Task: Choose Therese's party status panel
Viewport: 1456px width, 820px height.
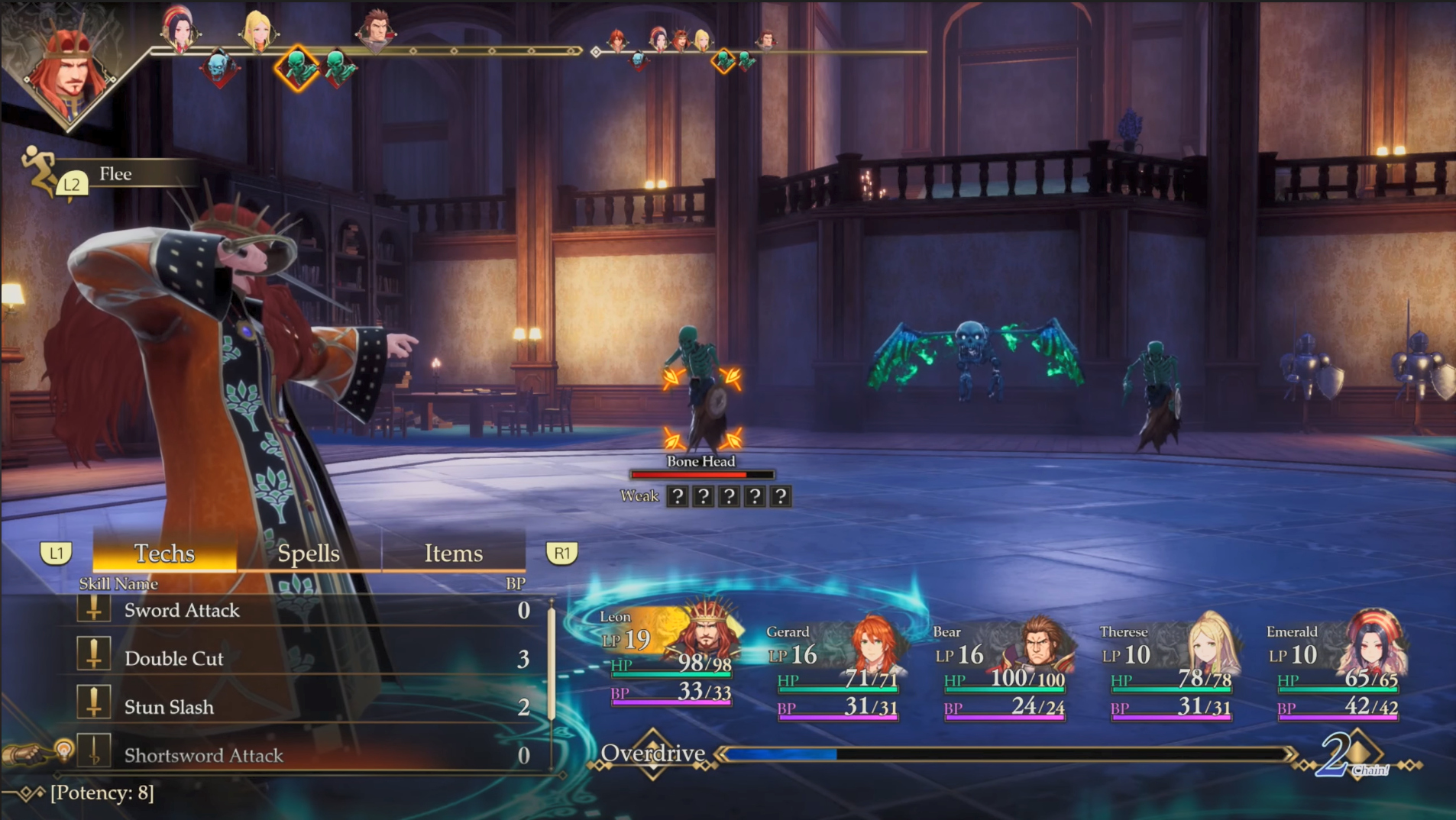Action: click(1170, 672)
